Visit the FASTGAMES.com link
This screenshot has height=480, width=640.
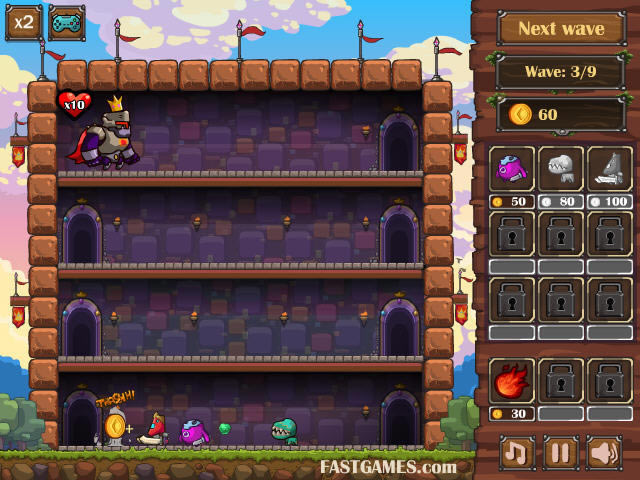388,466
